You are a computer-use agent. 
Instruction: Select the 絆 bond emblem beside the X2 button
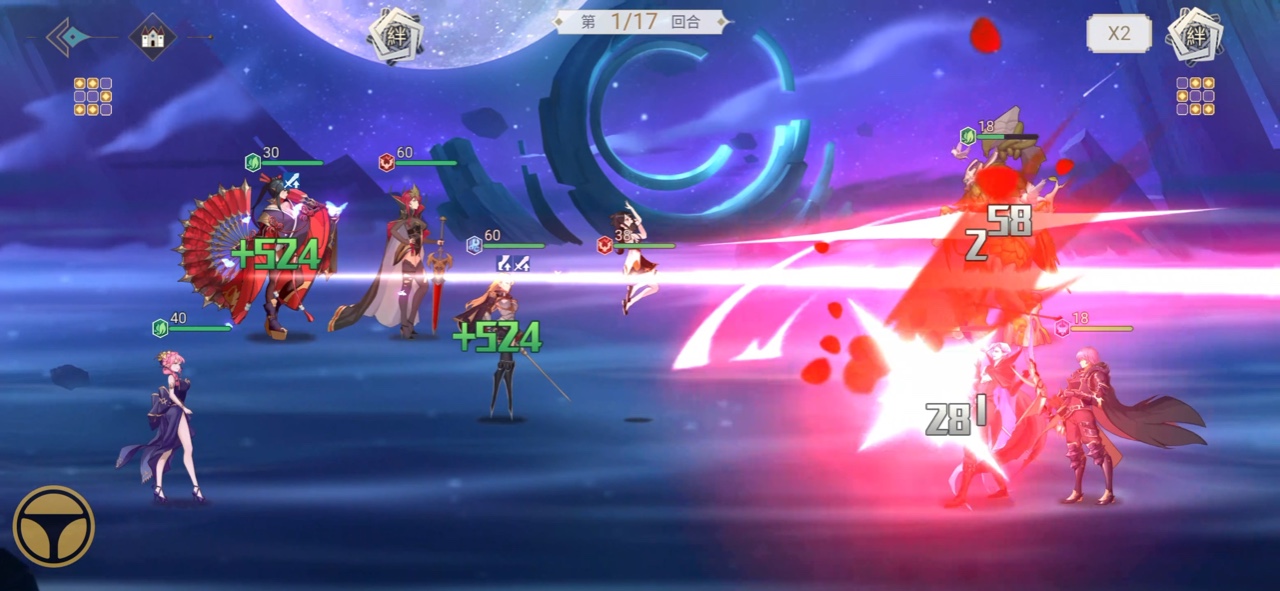[x=1196, y=36]
